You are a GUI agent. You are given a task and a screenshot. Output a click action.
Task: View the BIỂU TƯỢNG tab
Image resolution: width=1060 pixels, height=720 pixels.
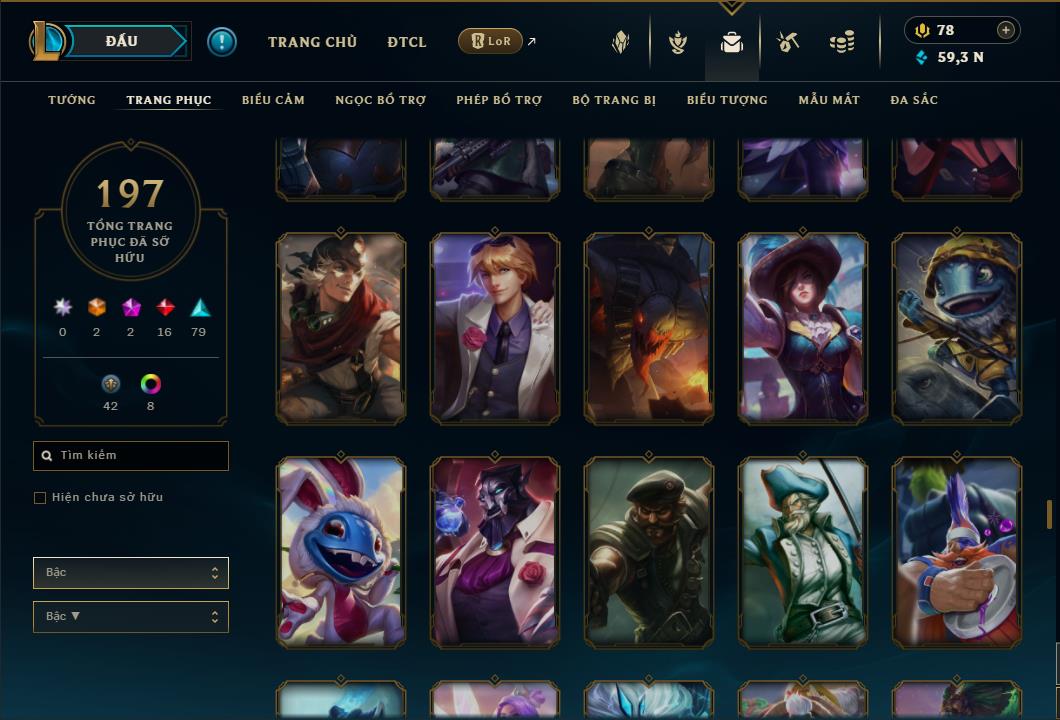pos(727,100)
